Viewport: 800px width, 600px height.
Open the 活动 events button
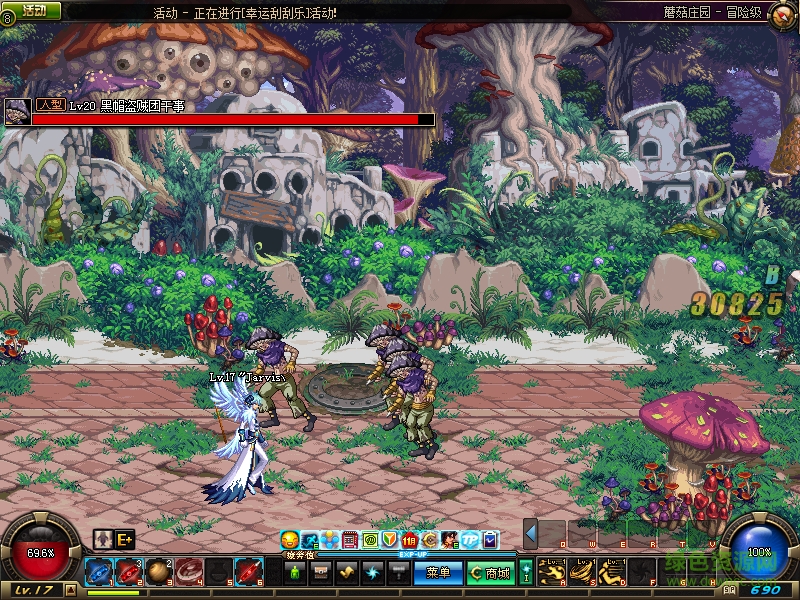click(34, 10)
